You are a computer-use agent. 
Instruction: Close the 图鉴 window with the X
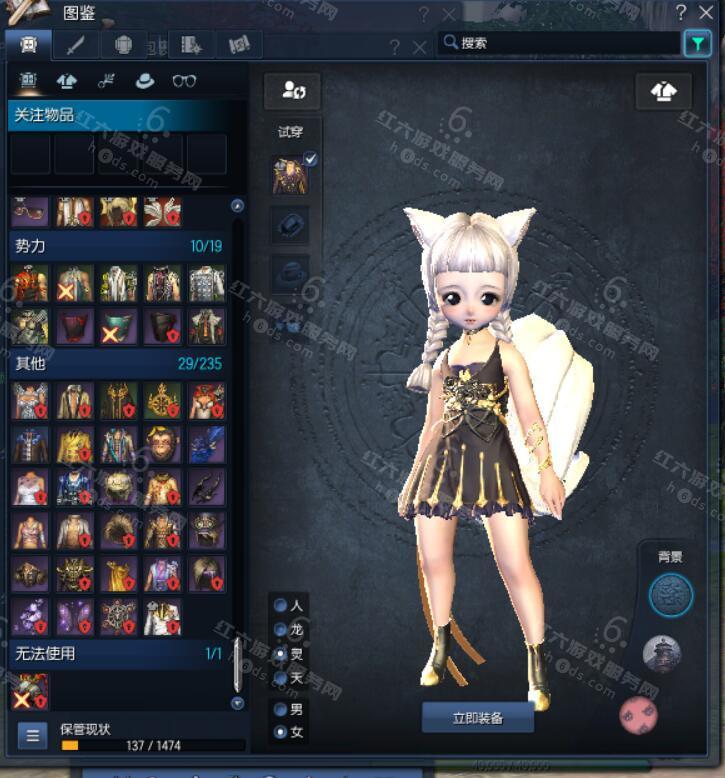[708, 13]
